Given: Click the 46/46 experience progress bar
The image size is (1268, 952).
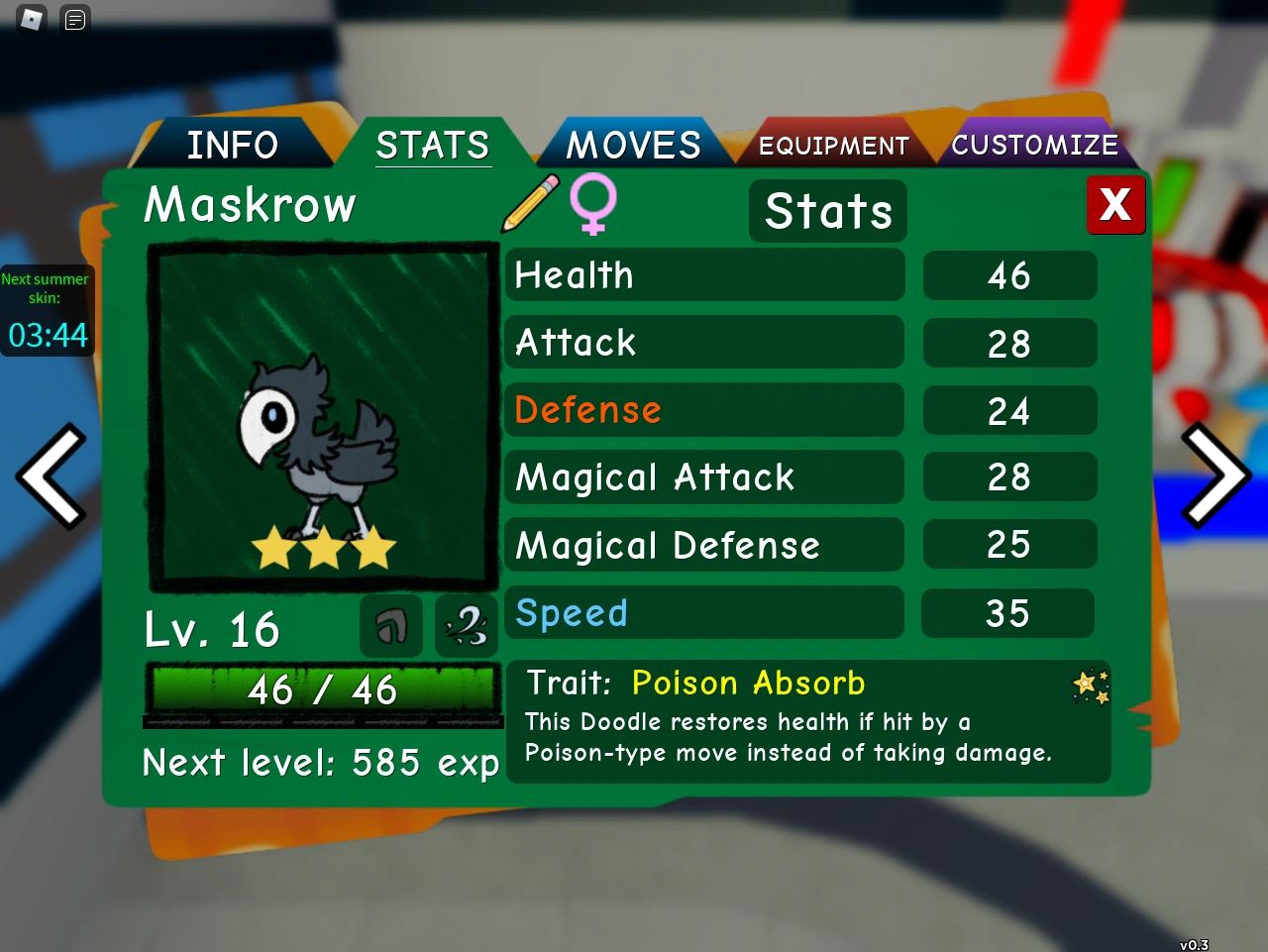Looking at the screenshot, I should tap(323, 690).
